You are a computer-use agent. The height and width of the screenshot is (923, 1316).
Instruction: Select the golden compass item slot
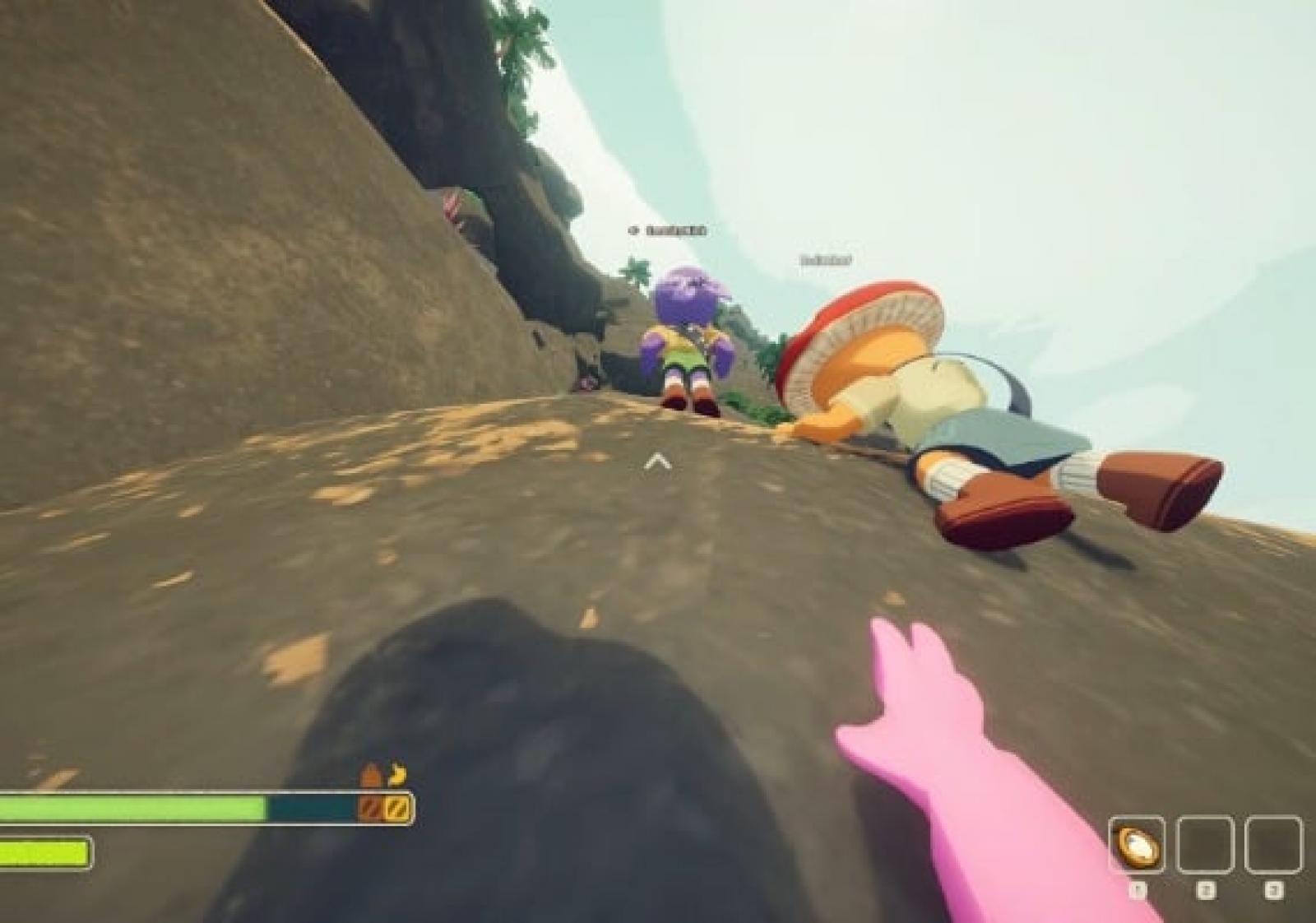(x=1137, y=845)
